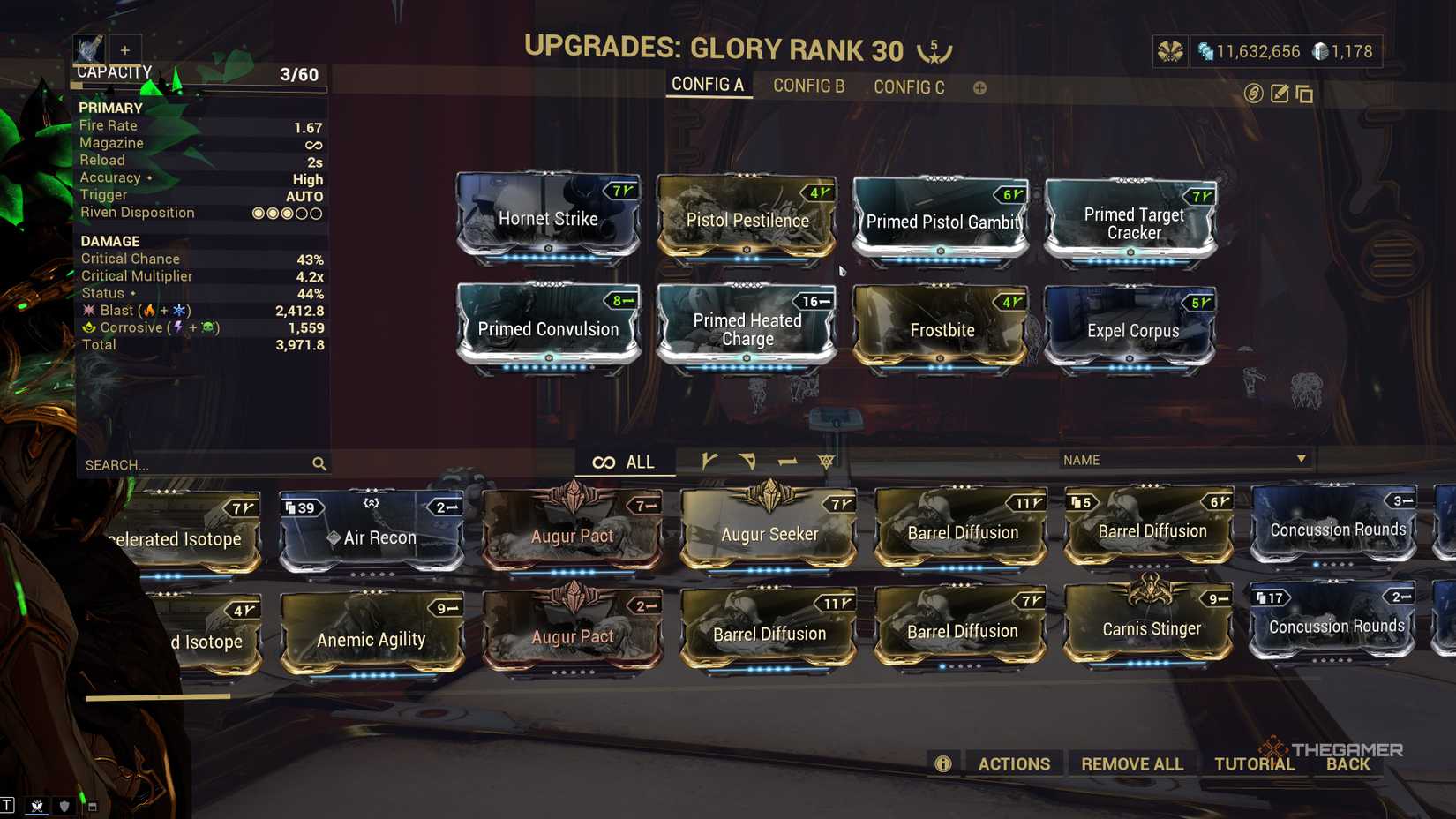Viewport: 1456px width, 819px height.
Task: Click the info icon beside Actions
Action: pos(942,763)
